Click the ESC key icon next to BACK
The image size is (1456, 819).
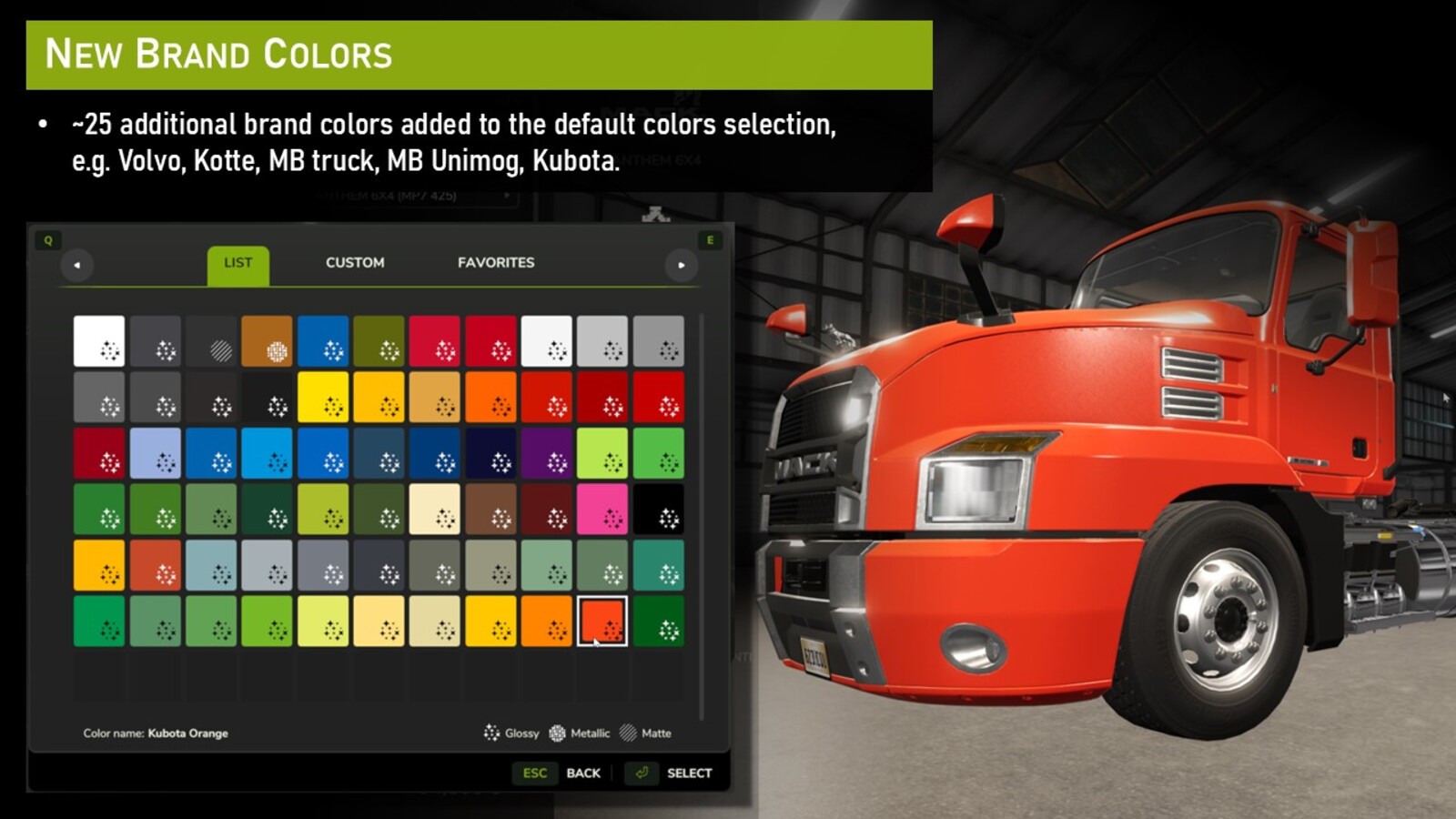click(535, 773)
